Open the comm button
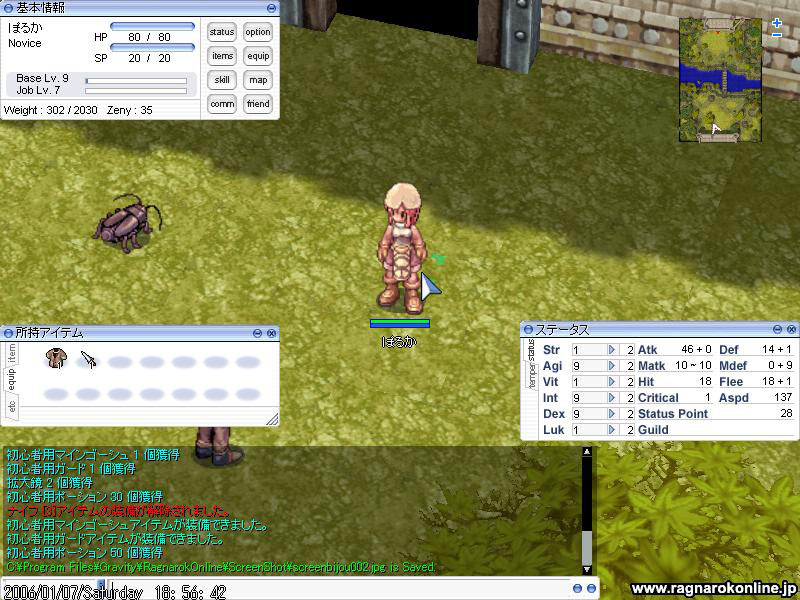Image resolution: width=800 pixels, height=600 pixels. click(222, 104)
